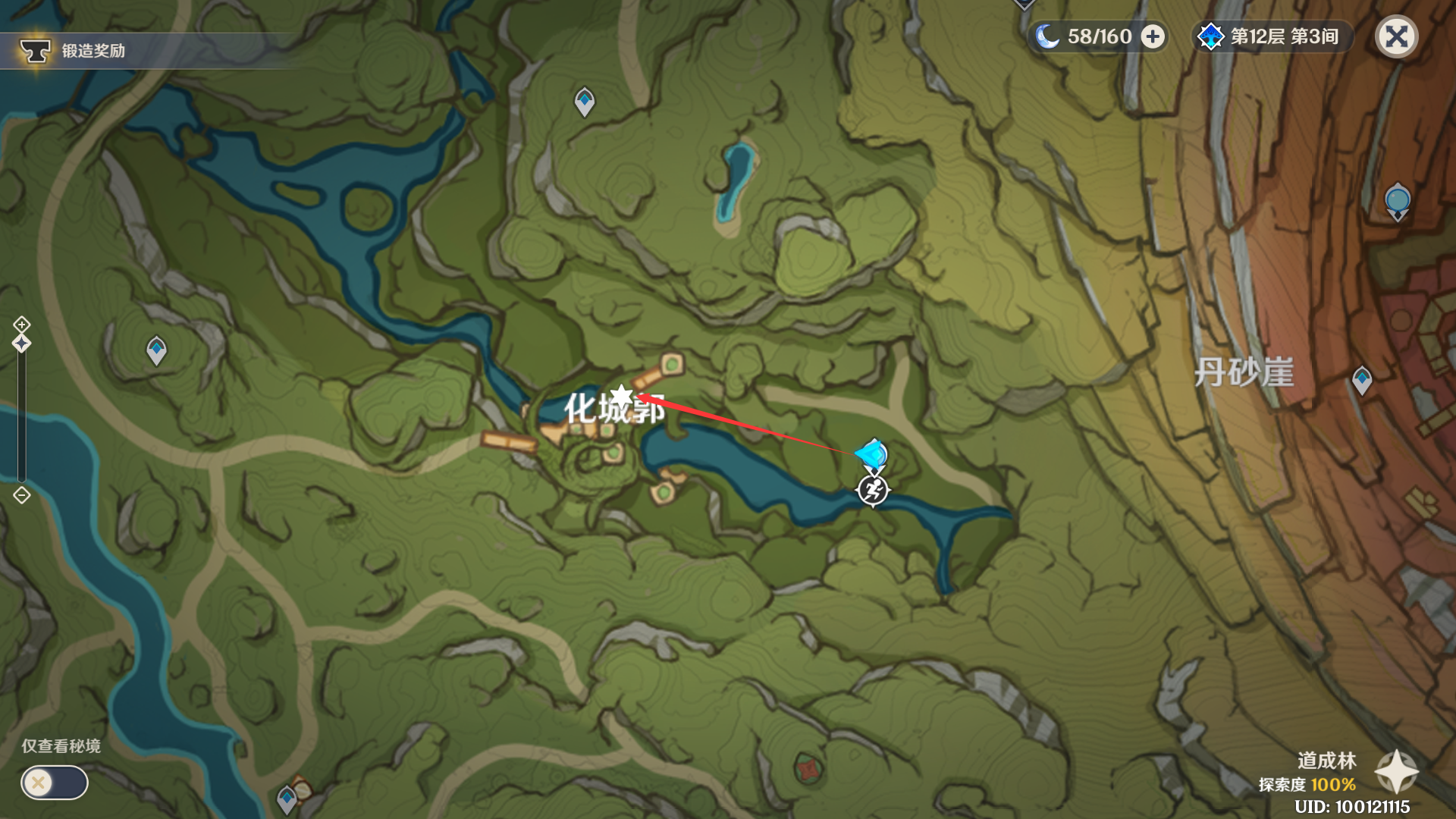
Task: Open the 锻造奖励 forging reward notice
Action: [74, 51]
